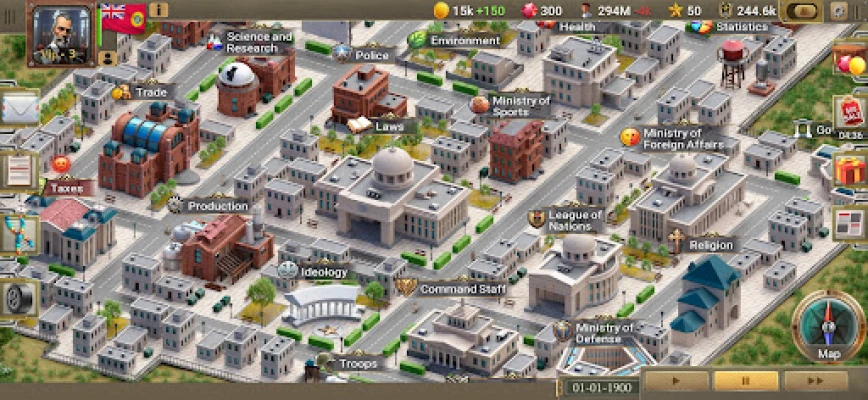The width and height of the screenshot is (868, 400).
Task: Open the Command Staff building label
Action: 460,289
